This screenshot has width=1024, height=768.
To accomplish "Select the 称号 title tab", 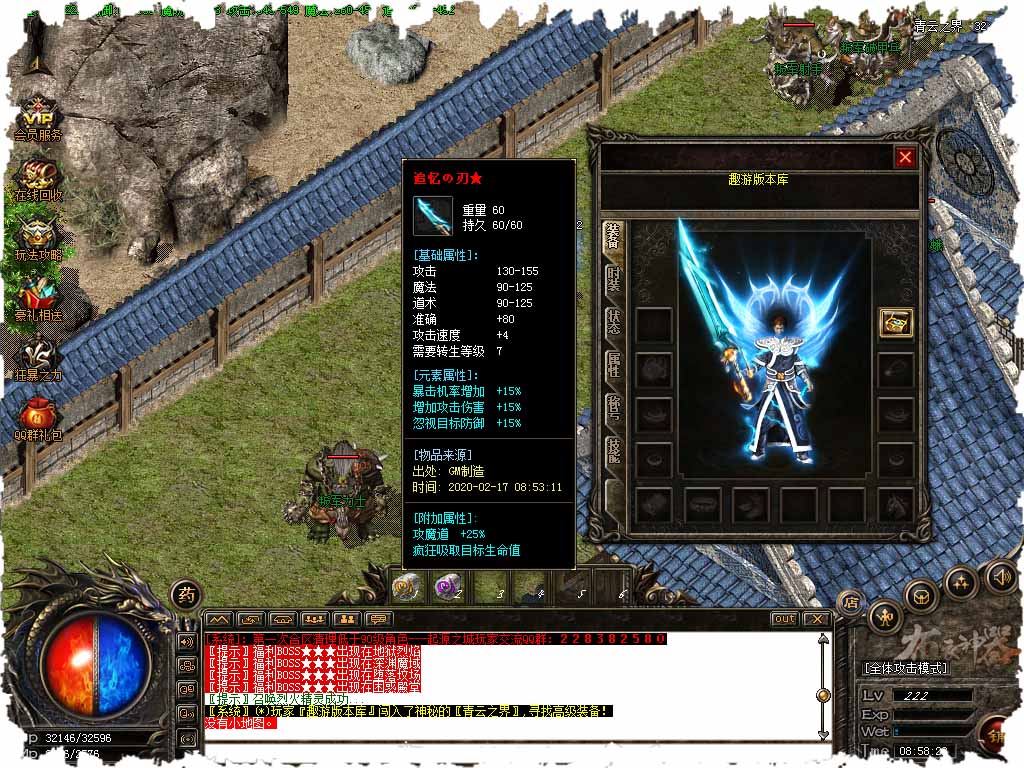I will tap(613, 411).
